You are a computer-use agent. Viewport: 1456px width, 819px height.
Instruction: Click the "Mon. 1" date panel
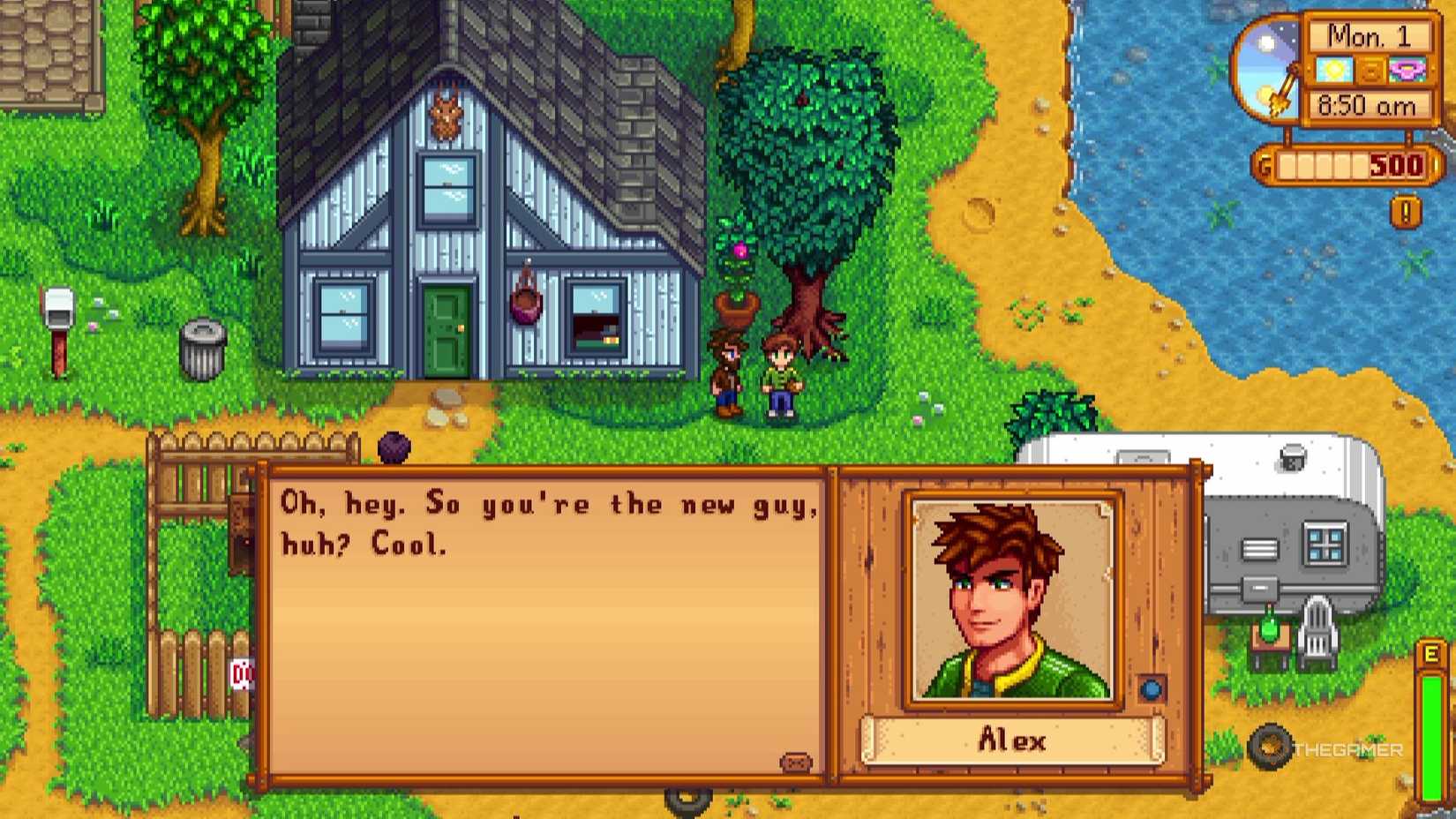click(1370, 37)
